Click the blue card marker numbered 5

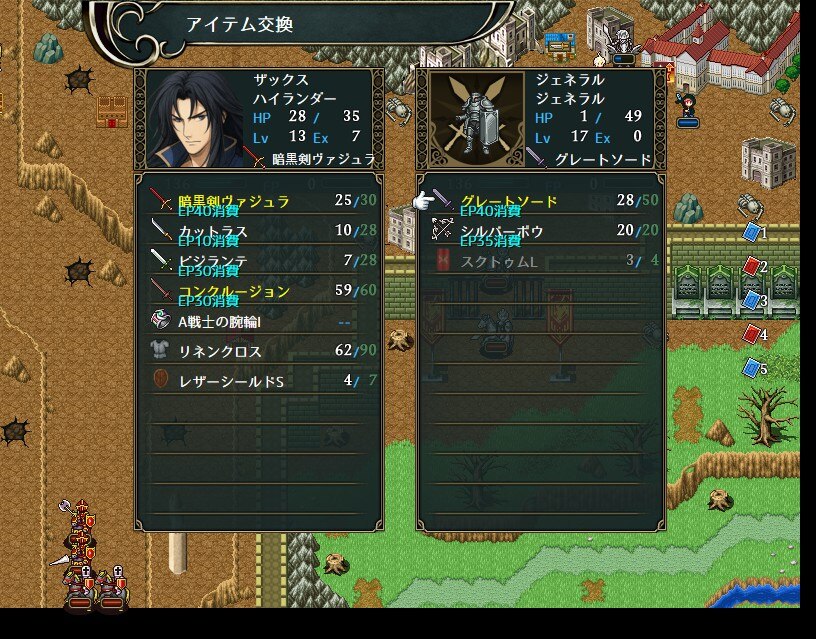click(x=752, y=369)
